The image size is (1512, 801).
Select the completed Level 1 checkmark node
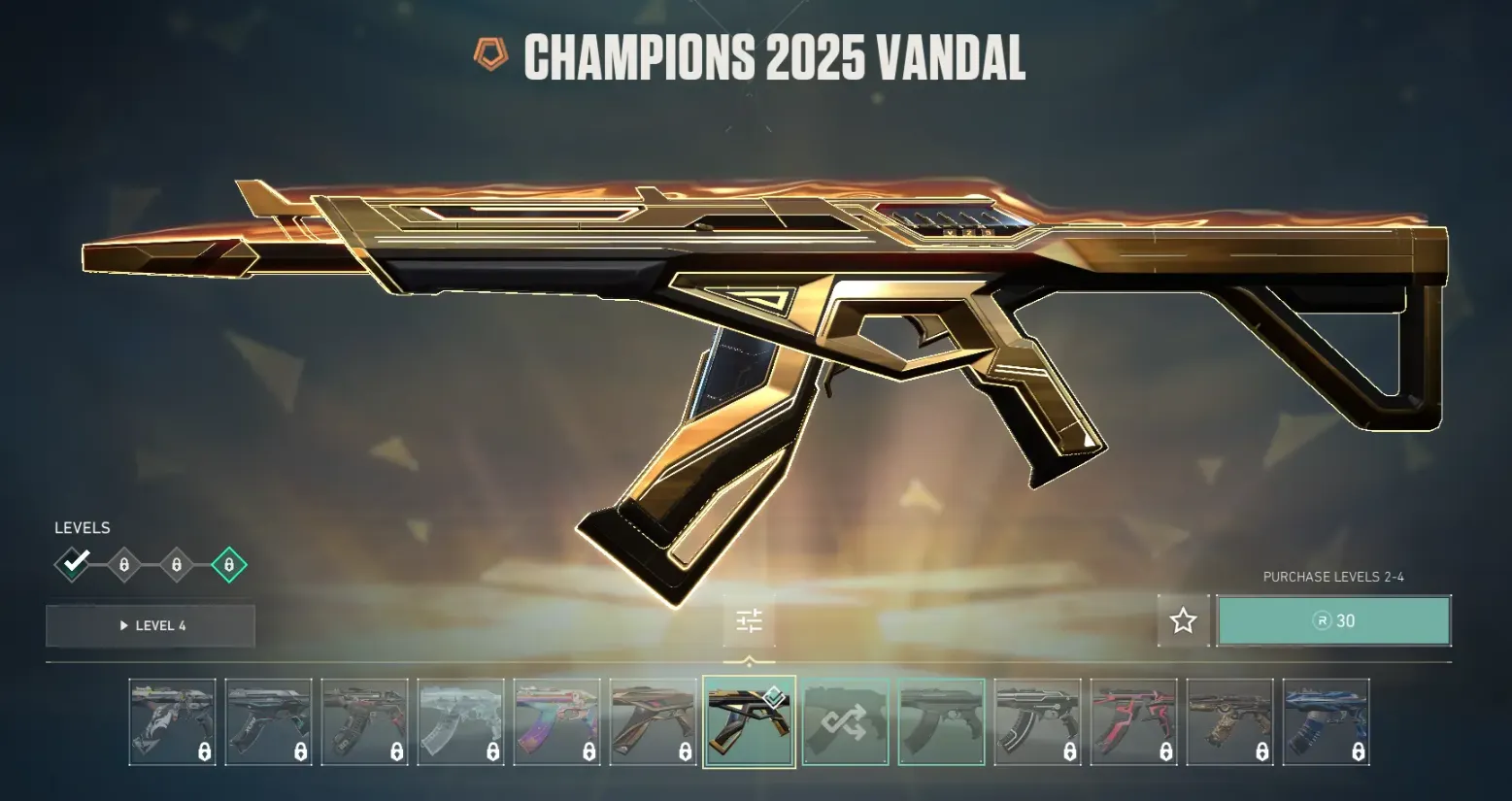pyautogui.click(x=73, y=564)
